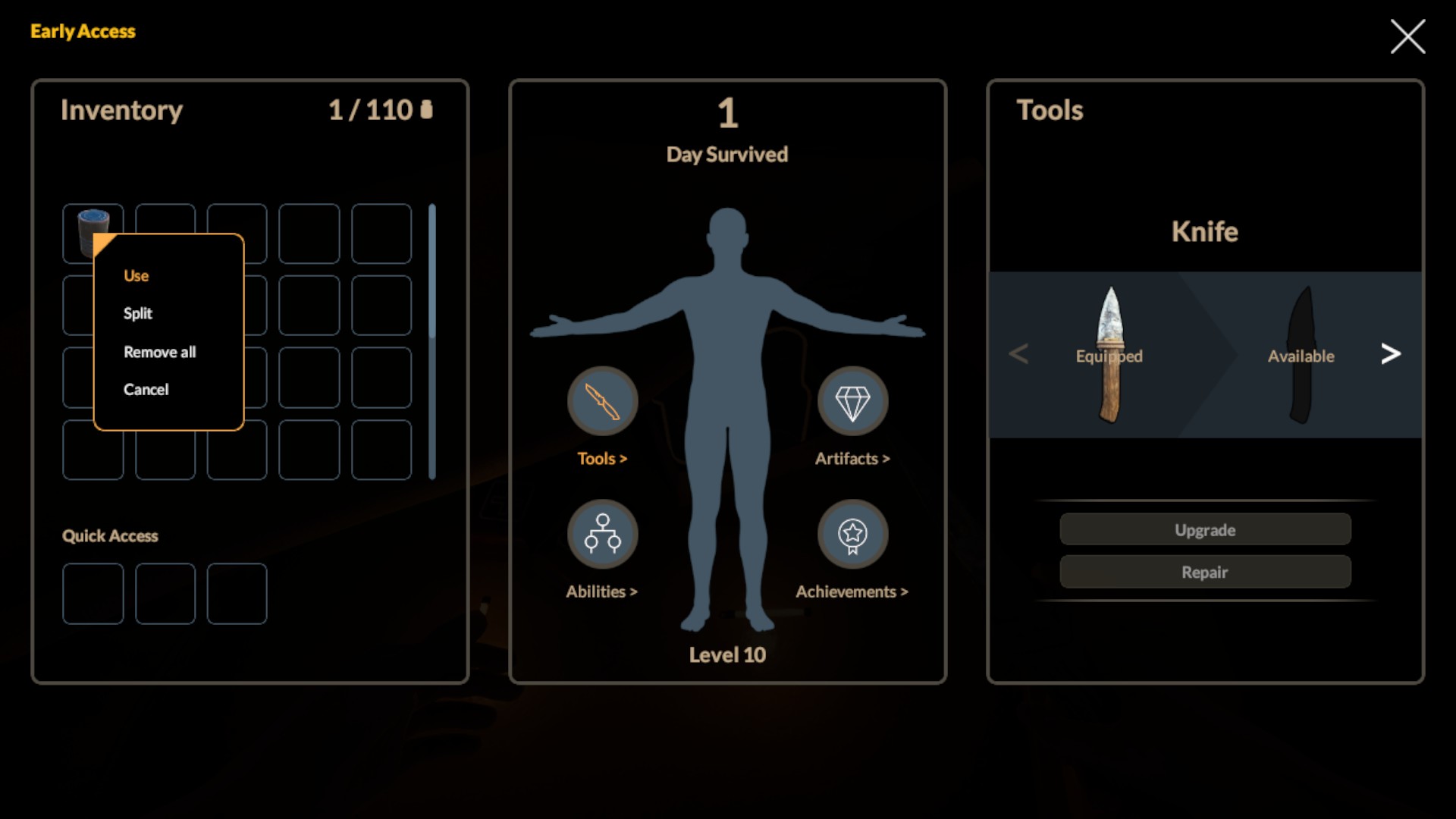Choose Remove all in the context menu
Screen dimensions: 1456x819
159,352
